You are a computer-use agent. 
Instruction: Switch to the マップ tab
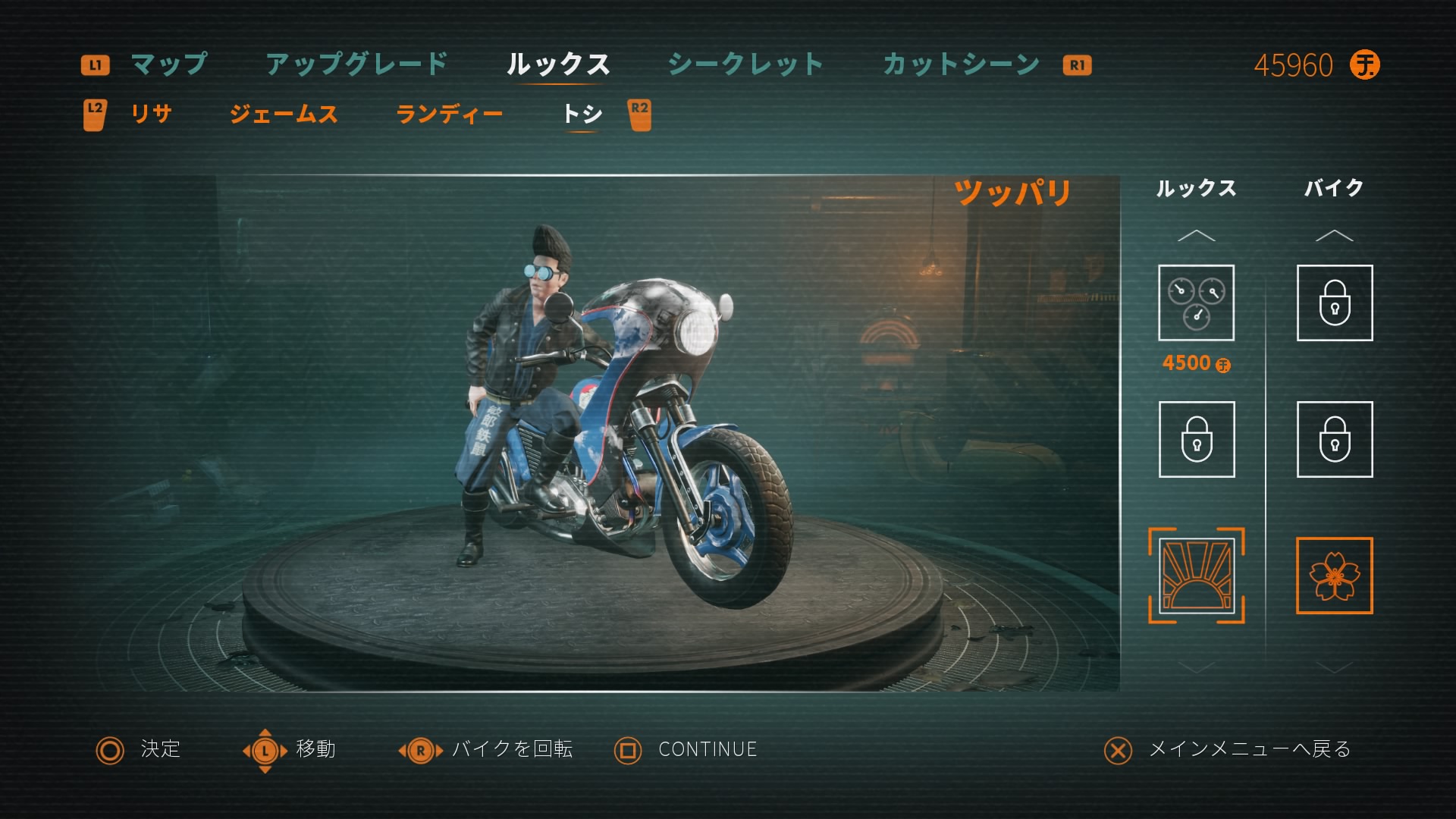(x=168, y=65)
